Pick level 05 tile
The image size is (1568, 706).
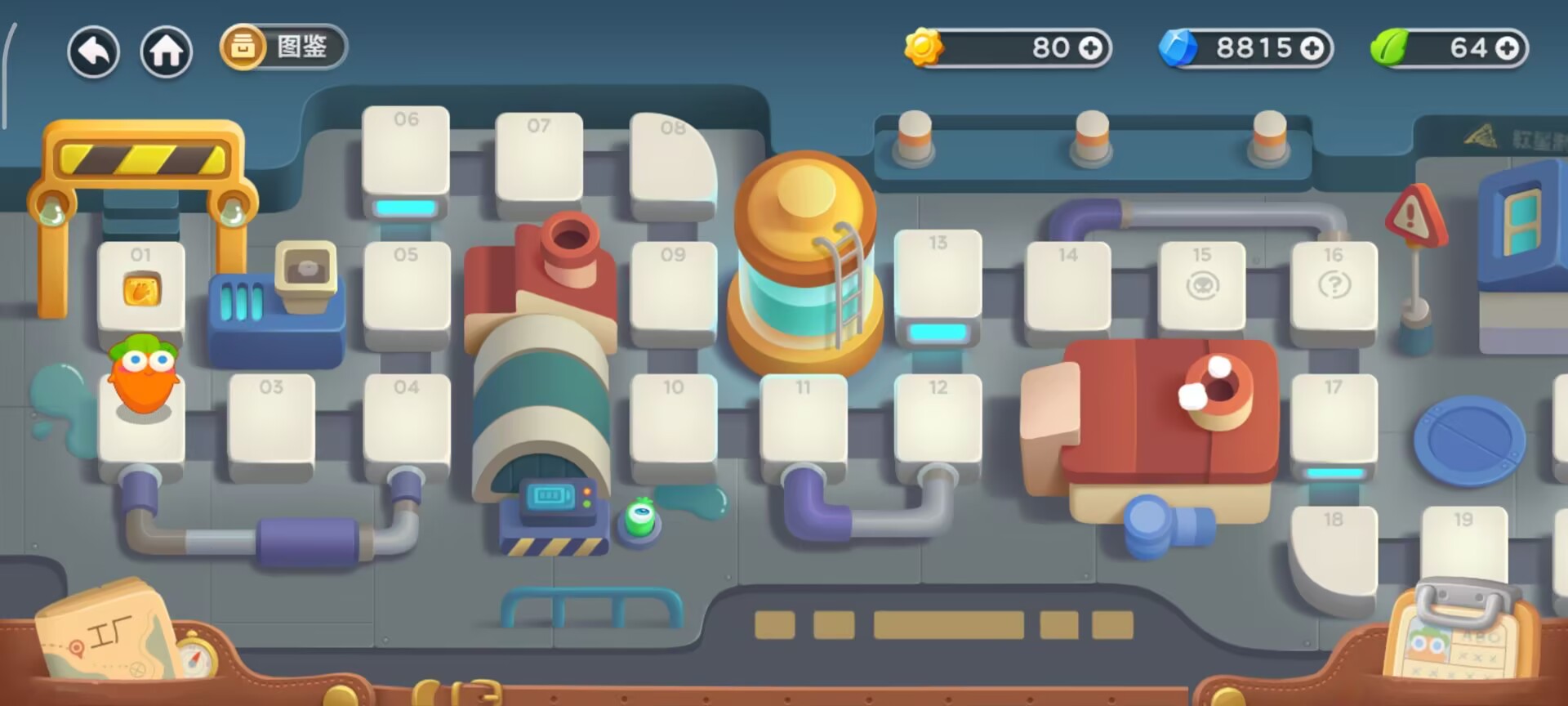(406, 288)
